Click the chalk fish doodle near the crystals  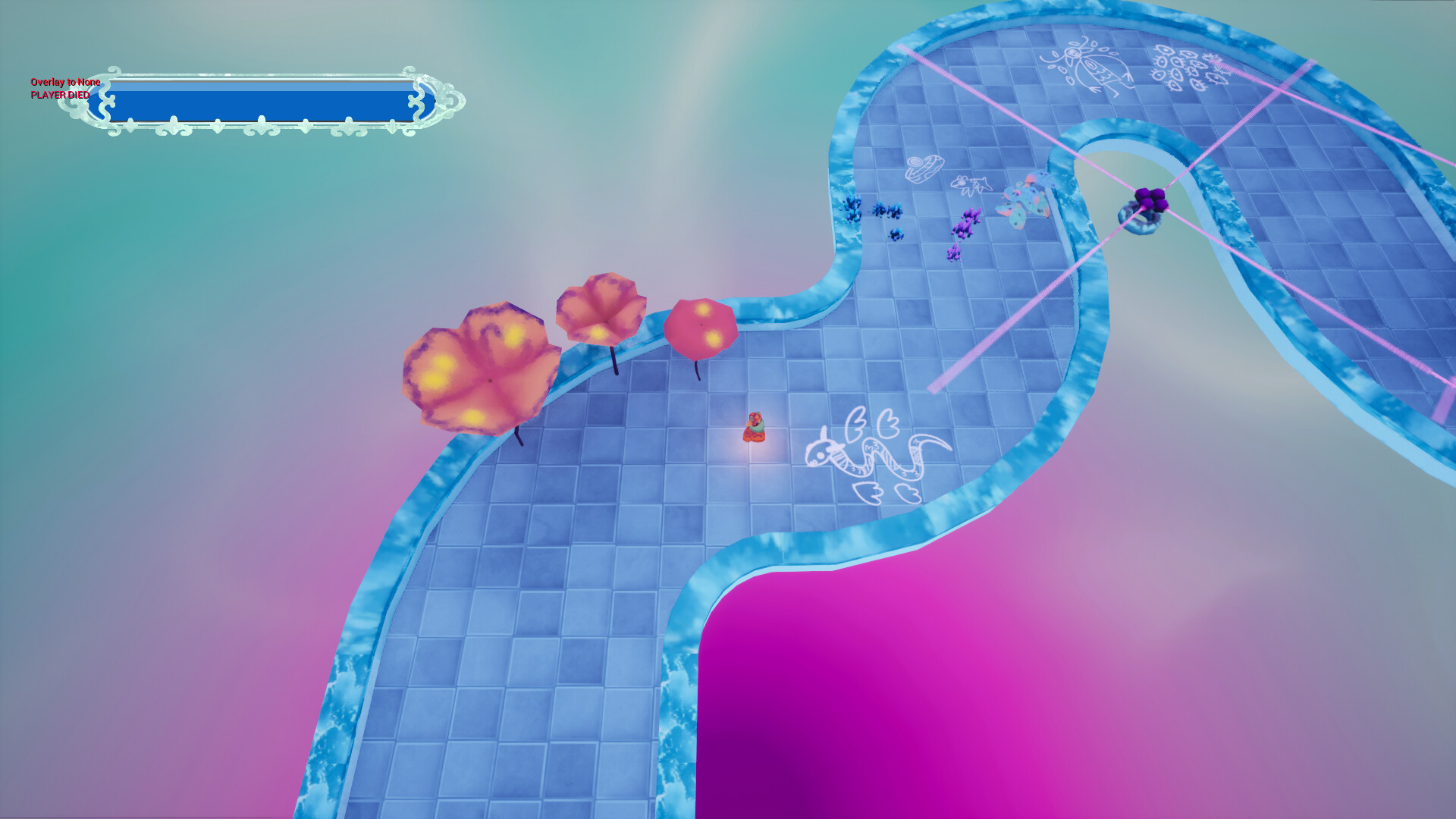[972, 184]
